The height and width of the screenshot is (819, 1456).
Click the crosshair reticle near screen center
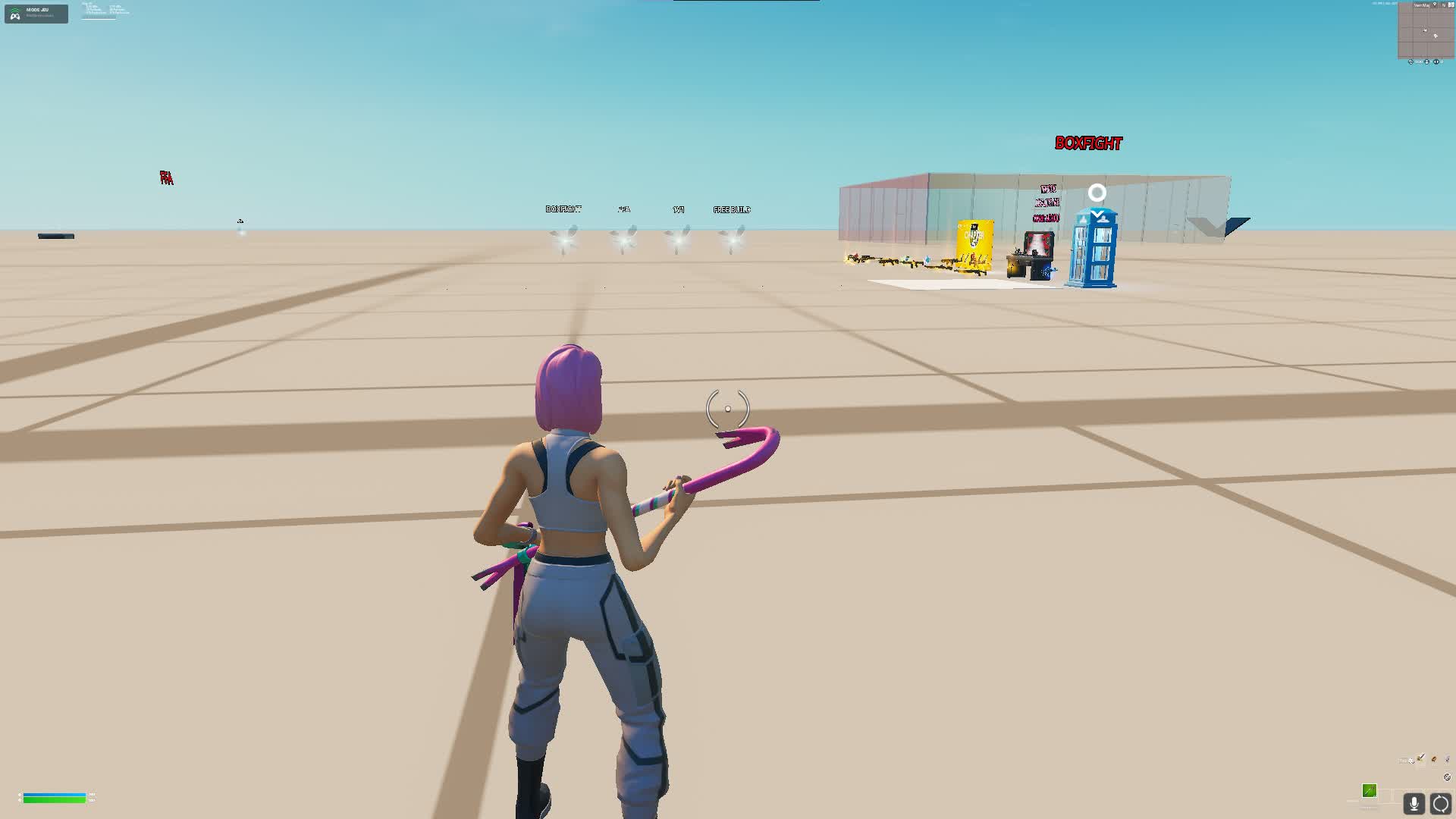click(727, 410)
